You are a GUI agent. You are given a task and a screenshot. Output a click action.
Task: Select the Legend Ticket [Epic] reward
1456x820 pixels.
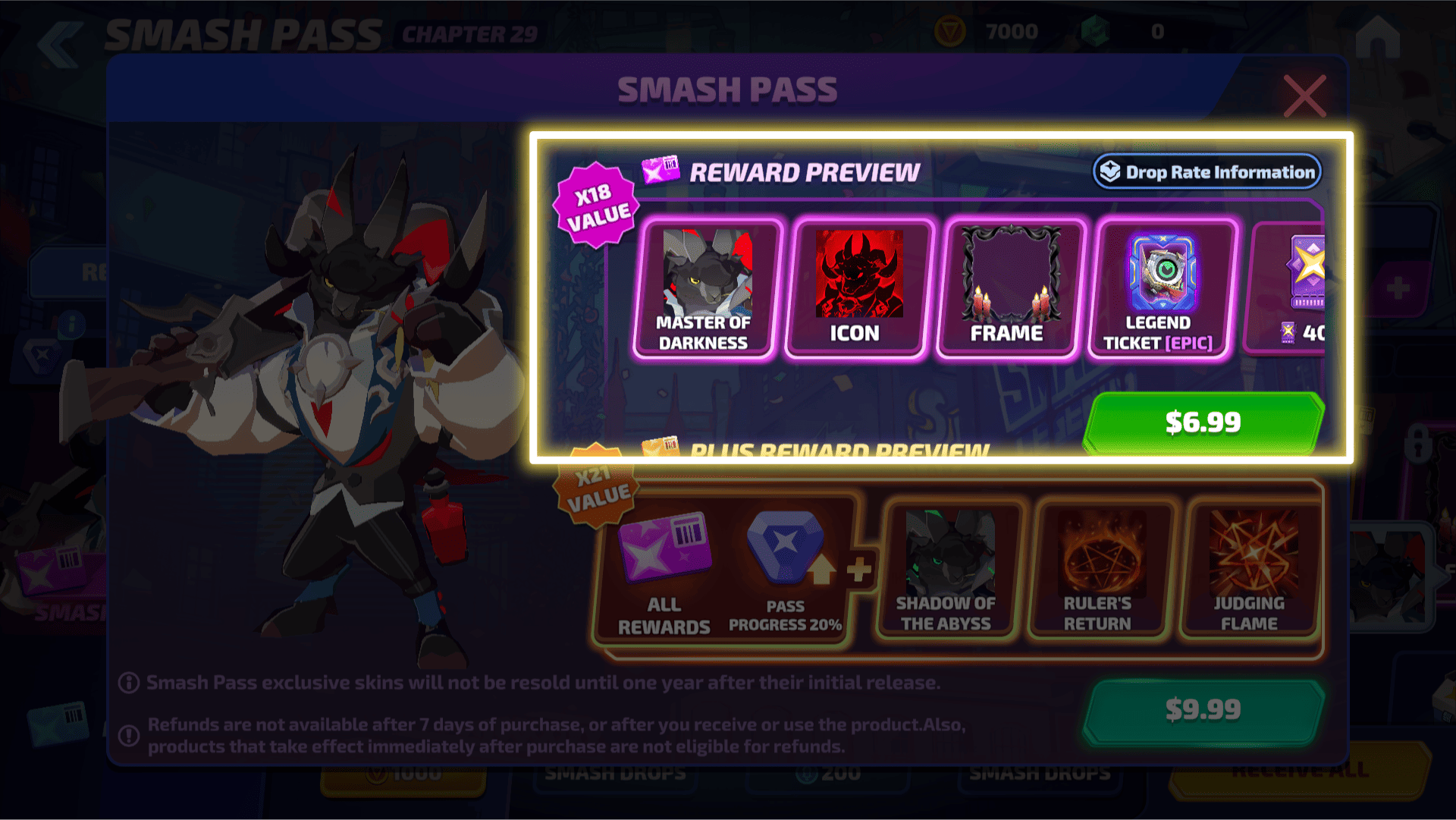click(x=1160, y=289)
